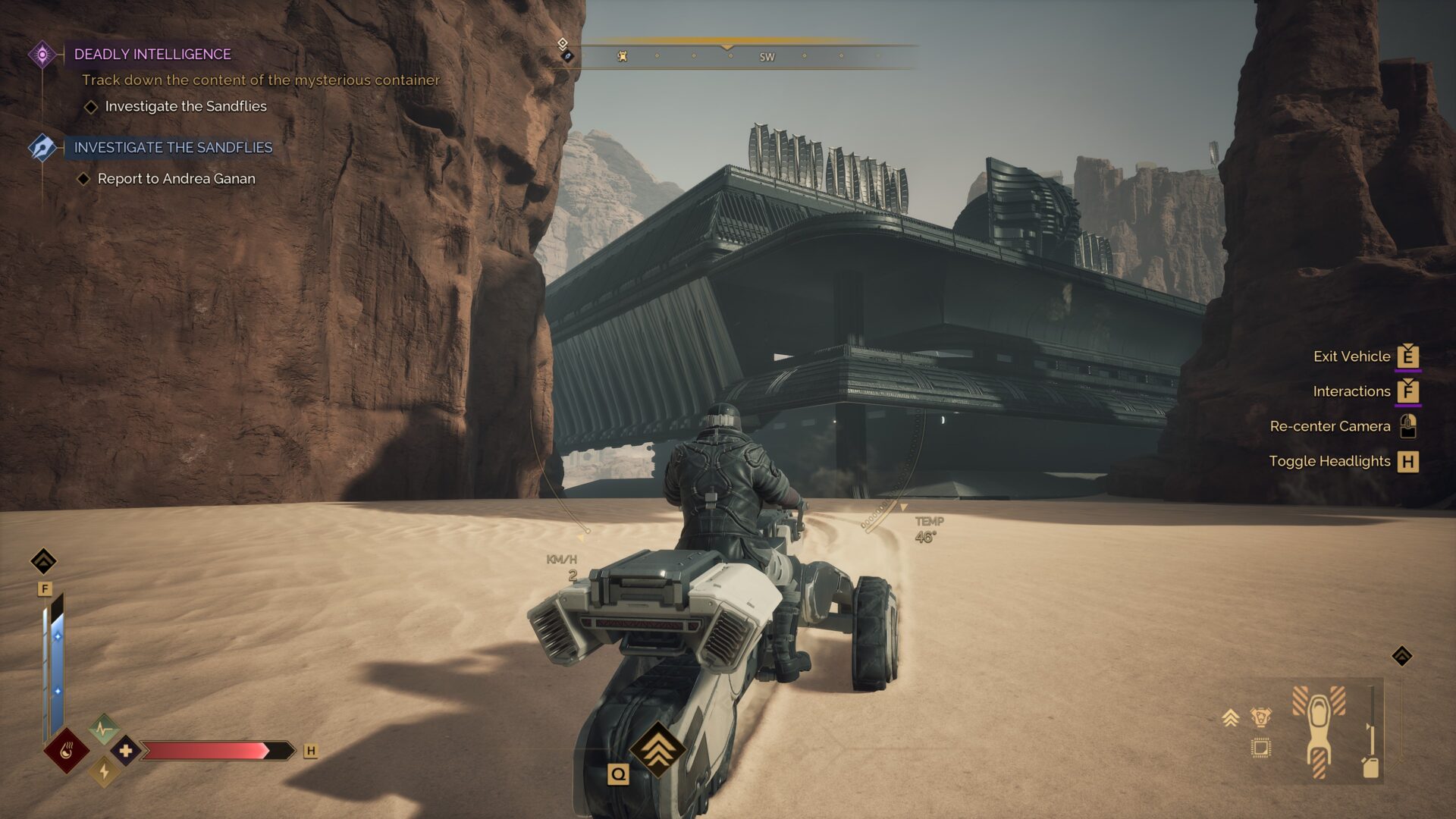The image size is (1456, 819).
Task: Click the SW heading on the compass
Action: (x=767, y=57)
